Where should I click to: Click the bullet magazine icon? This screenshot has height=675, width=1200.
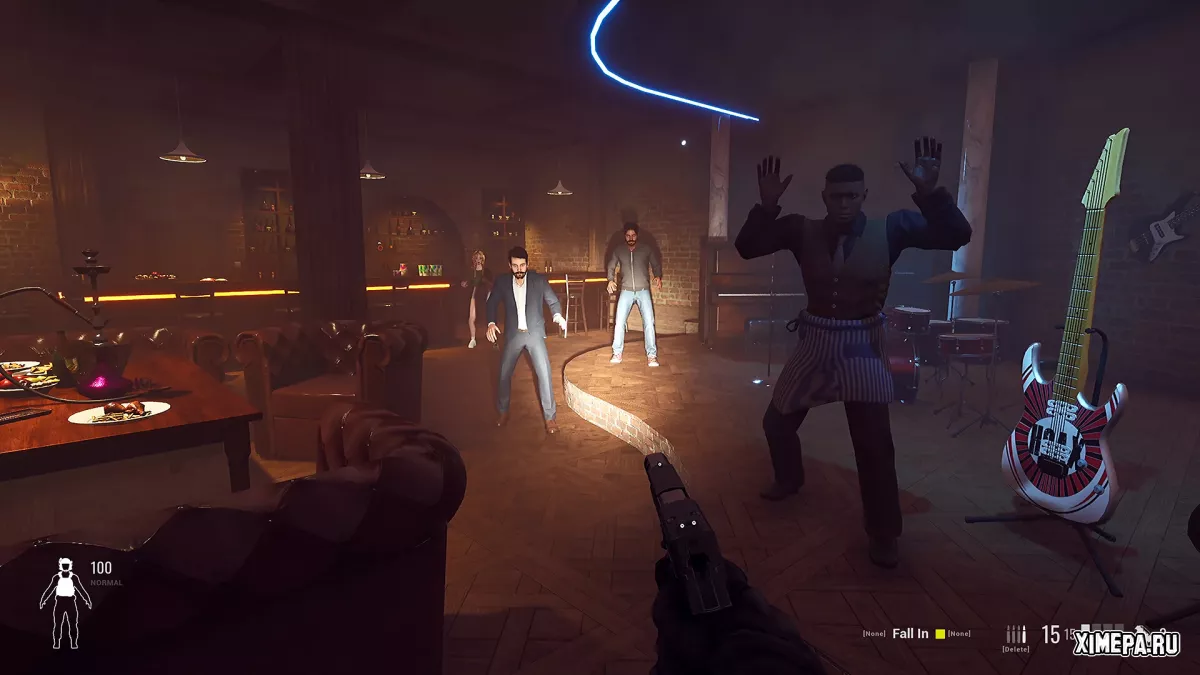click(1016, 634)
